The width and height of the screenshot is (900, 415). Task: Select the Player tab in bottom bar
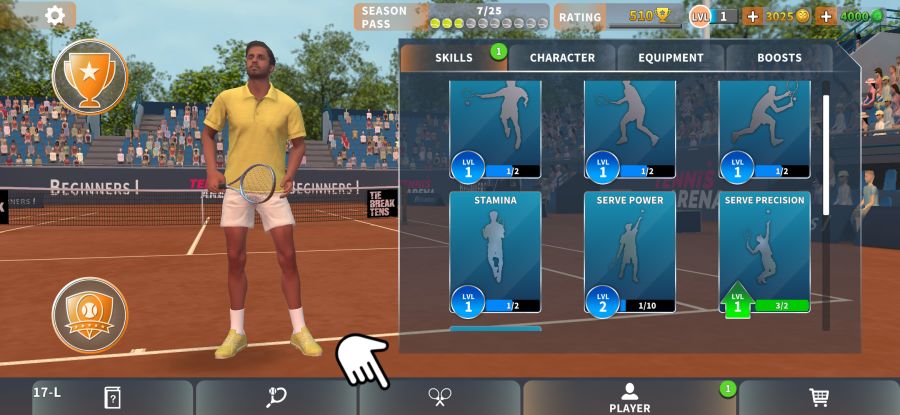coord(629,397)
